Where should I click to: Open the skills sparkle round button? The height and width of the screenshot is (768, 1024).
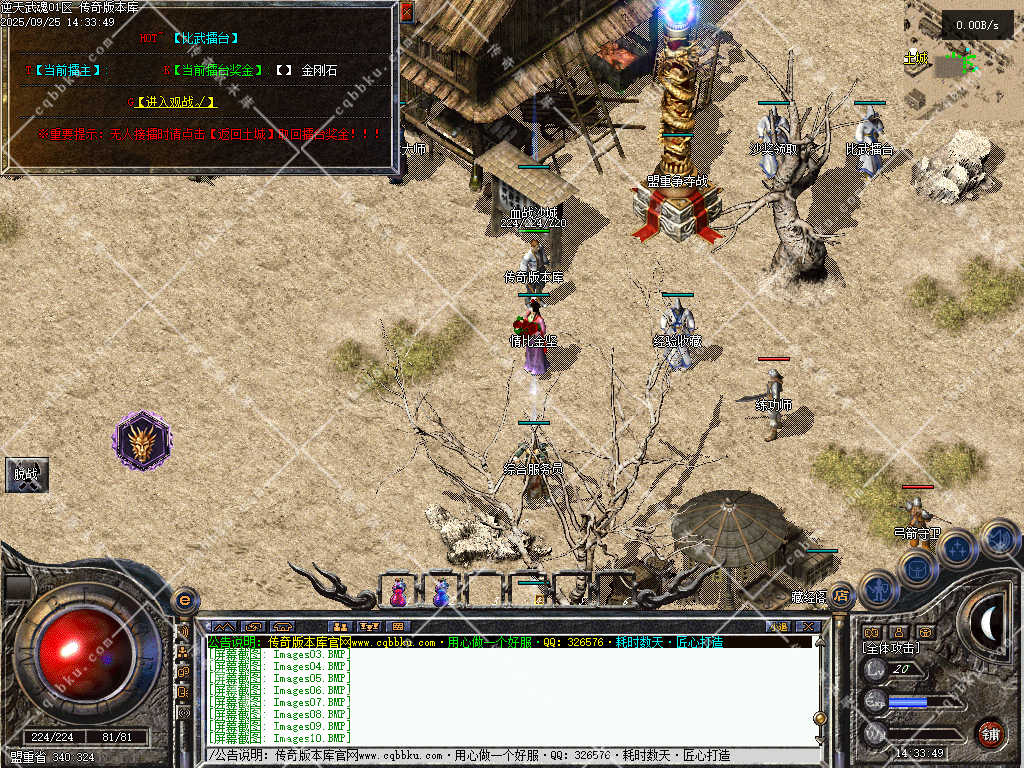tap(957, 549)
